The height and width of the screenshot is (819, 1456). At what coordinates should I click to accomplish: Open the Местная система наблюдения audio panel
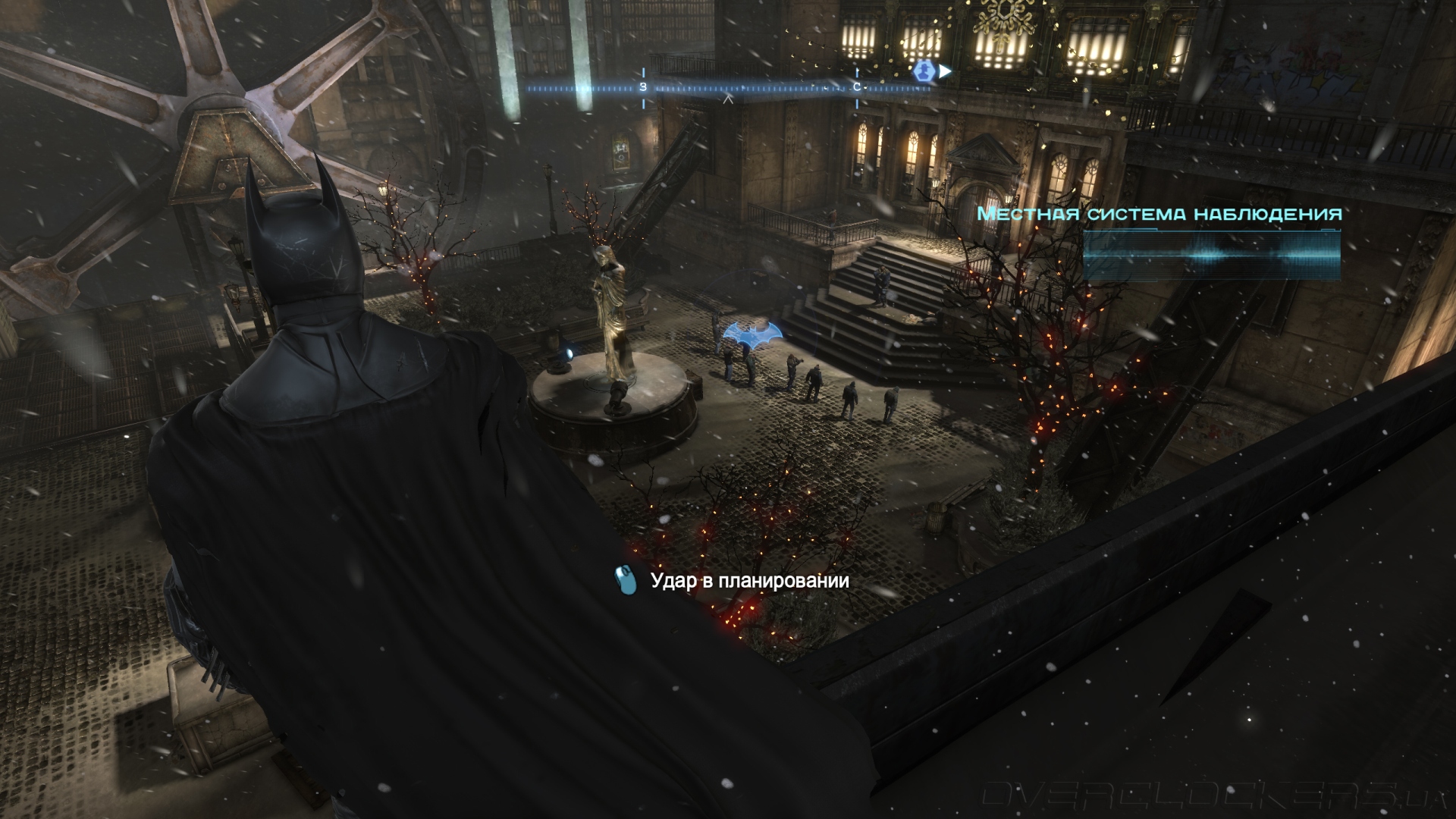tap(1211, 256)
